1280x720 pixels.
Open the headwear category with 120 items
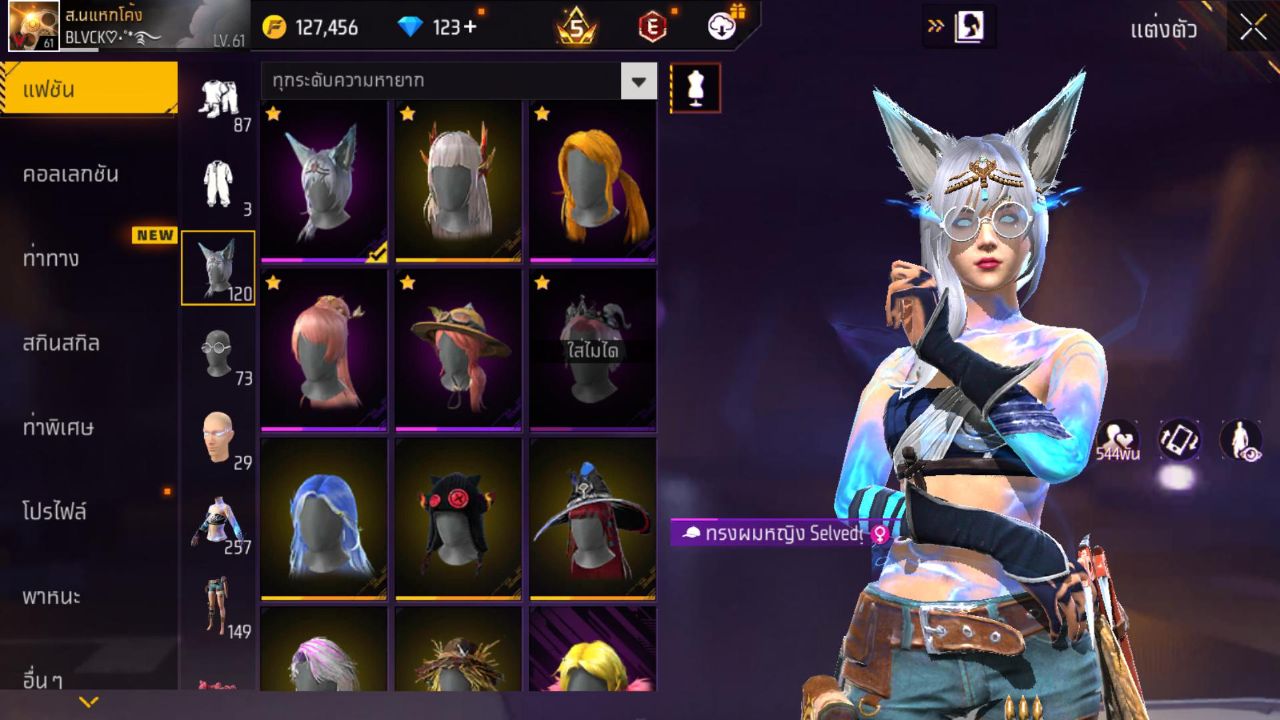click(219, 263)
